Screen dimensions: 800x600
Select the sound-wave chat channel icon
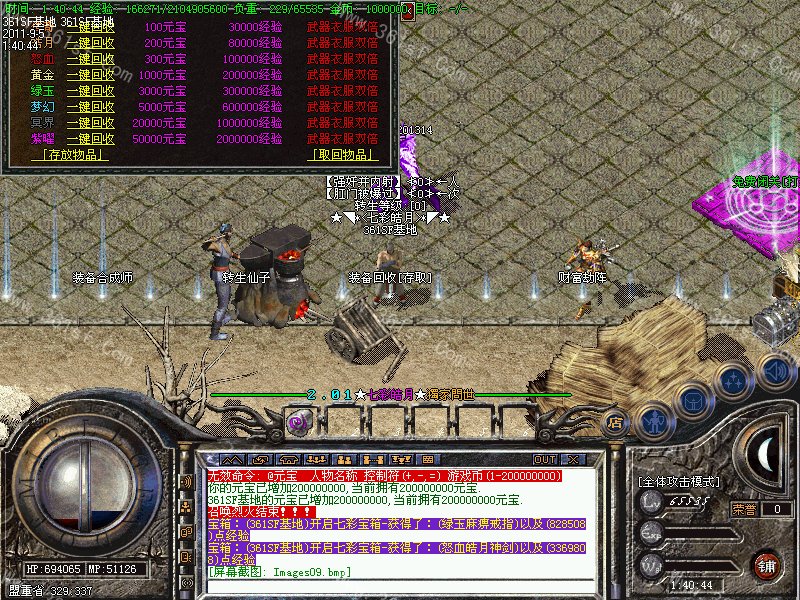186,481
